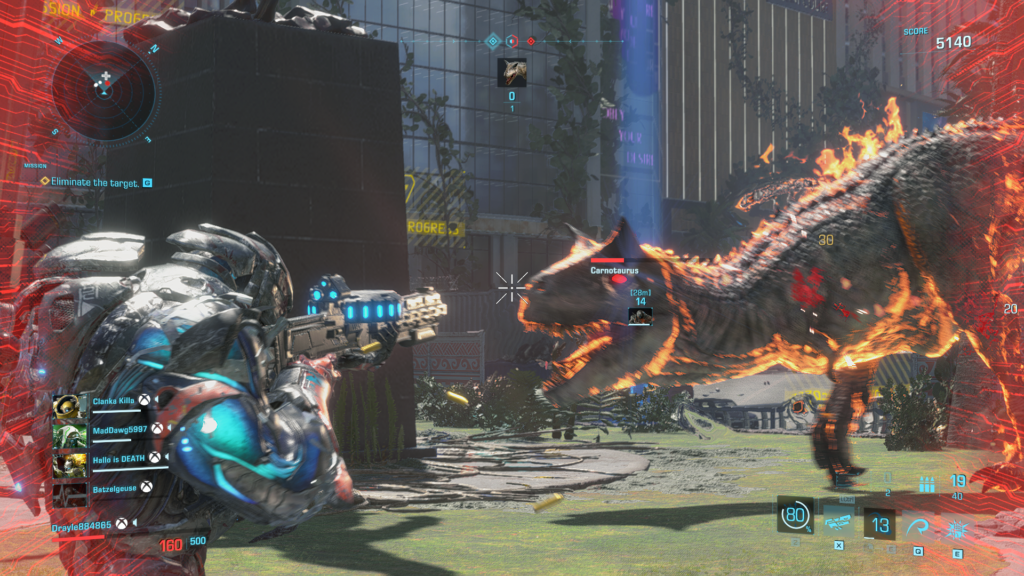Click the ability slot showing 13
The width and height of the screenshot is (1024, 576).
(880, 524)
